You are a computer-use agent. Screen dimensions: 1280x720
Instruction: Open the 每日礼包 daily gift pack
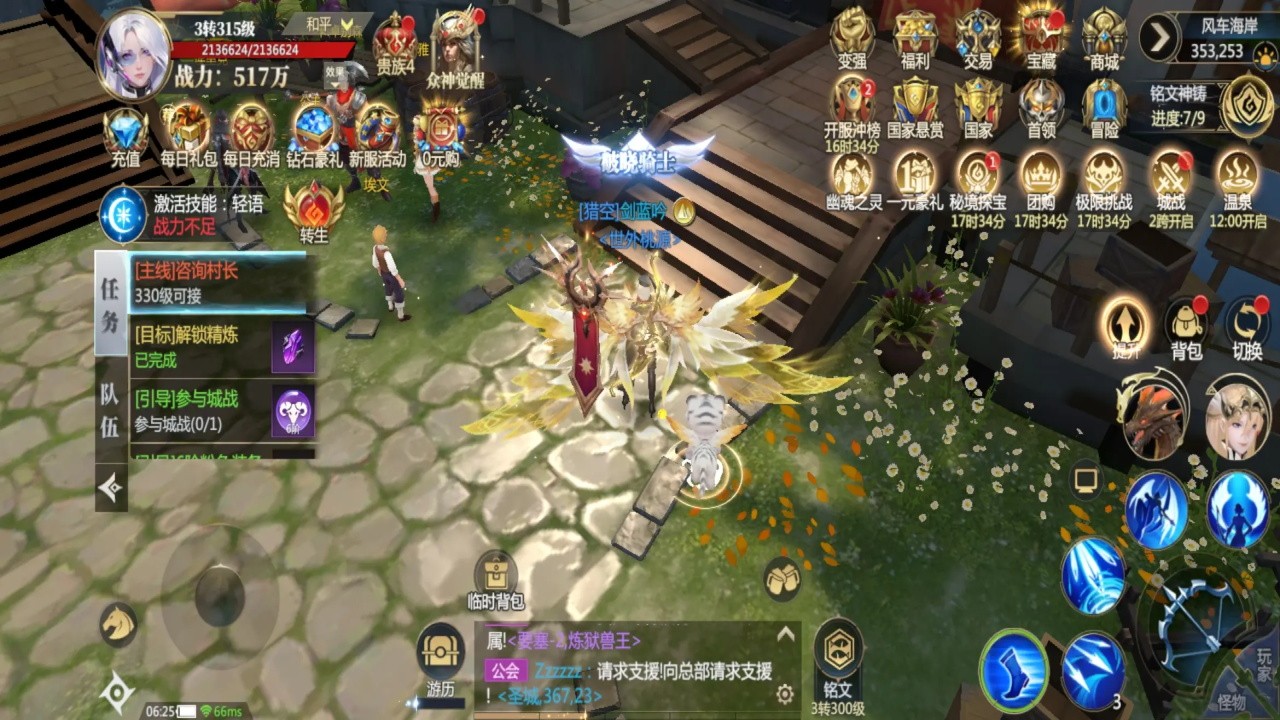point(187,132)
